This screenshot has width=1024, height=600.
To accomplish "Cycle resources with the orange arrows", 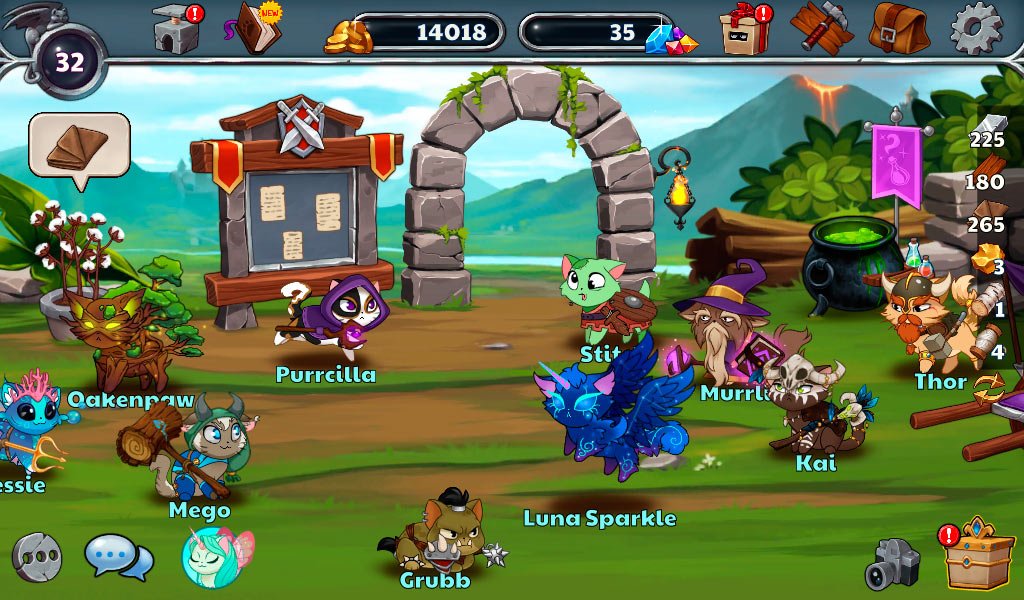I will click(x=988, y=385).
